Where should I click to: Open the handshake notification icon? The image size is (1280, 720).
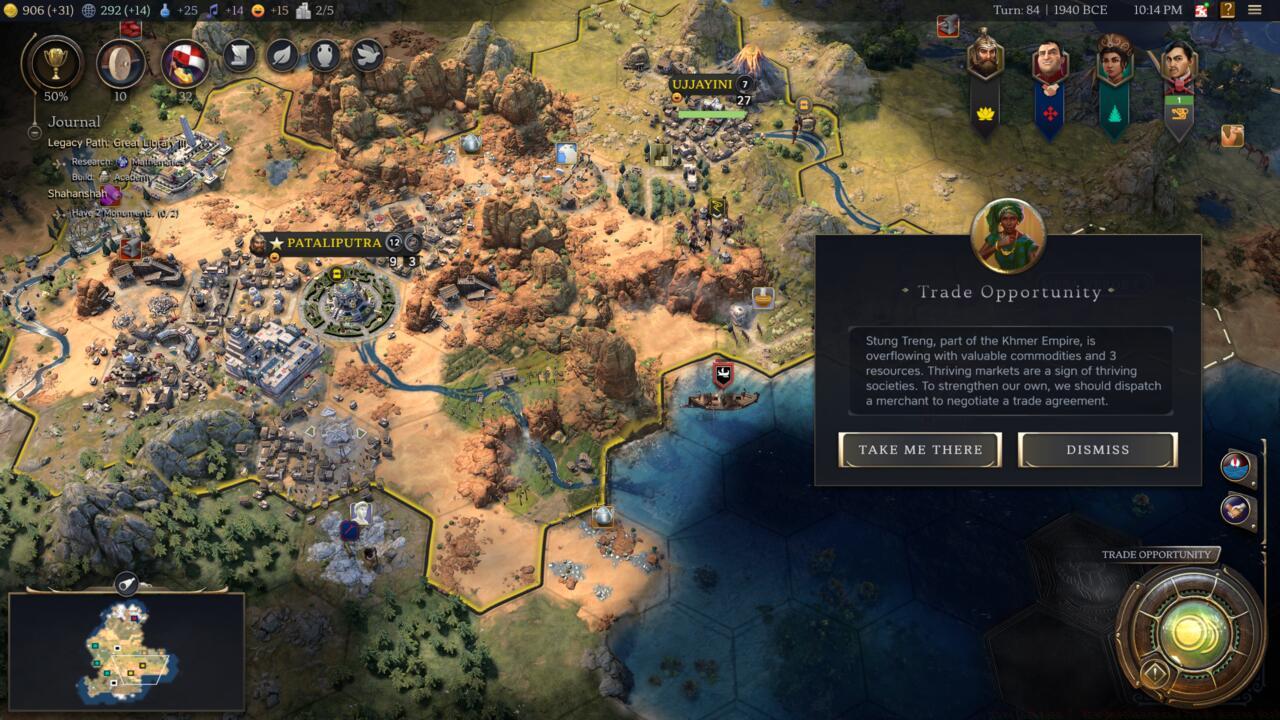[x=1237, y=508]
